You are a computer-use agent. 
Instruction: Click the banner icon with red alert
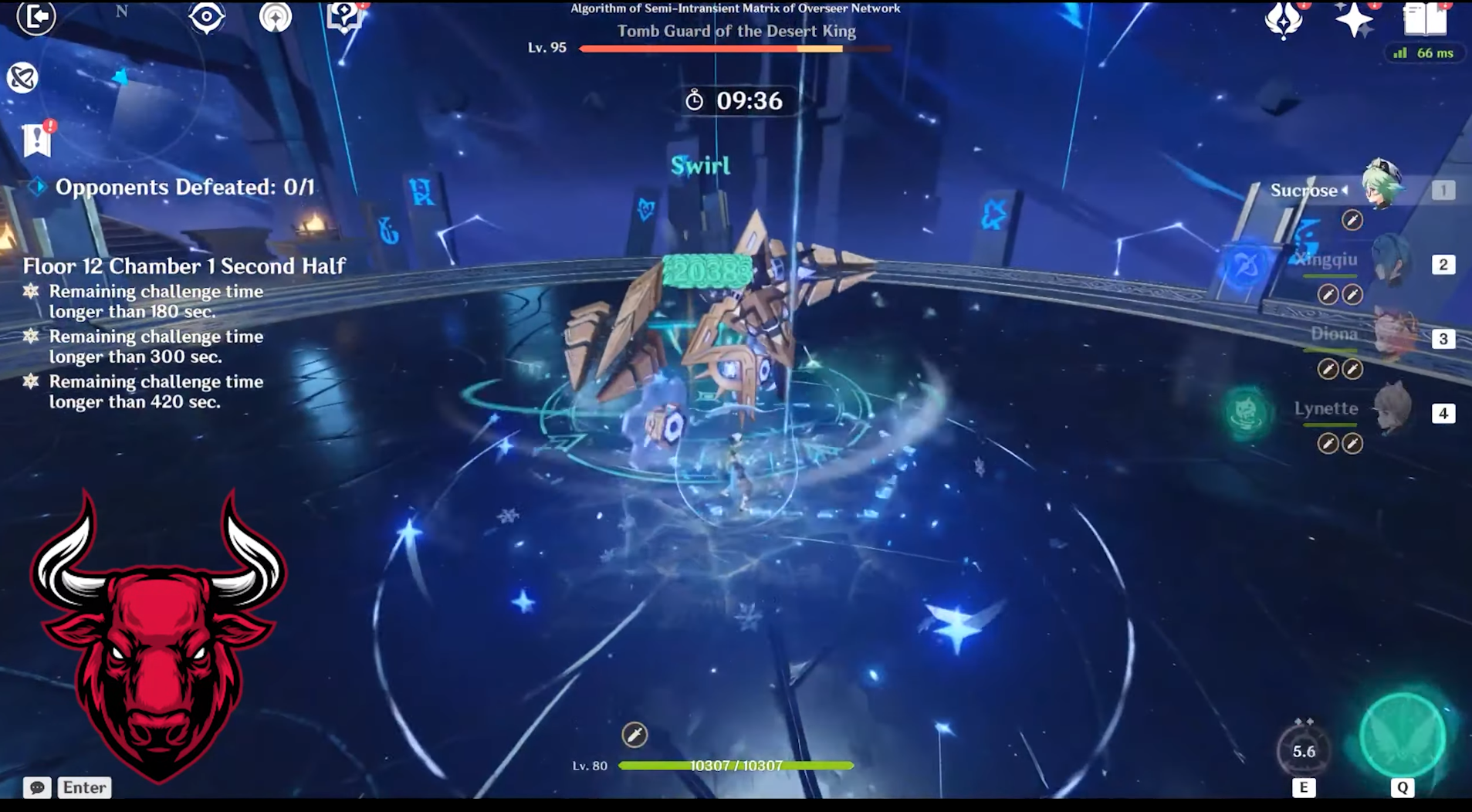(x=36, y=140)
